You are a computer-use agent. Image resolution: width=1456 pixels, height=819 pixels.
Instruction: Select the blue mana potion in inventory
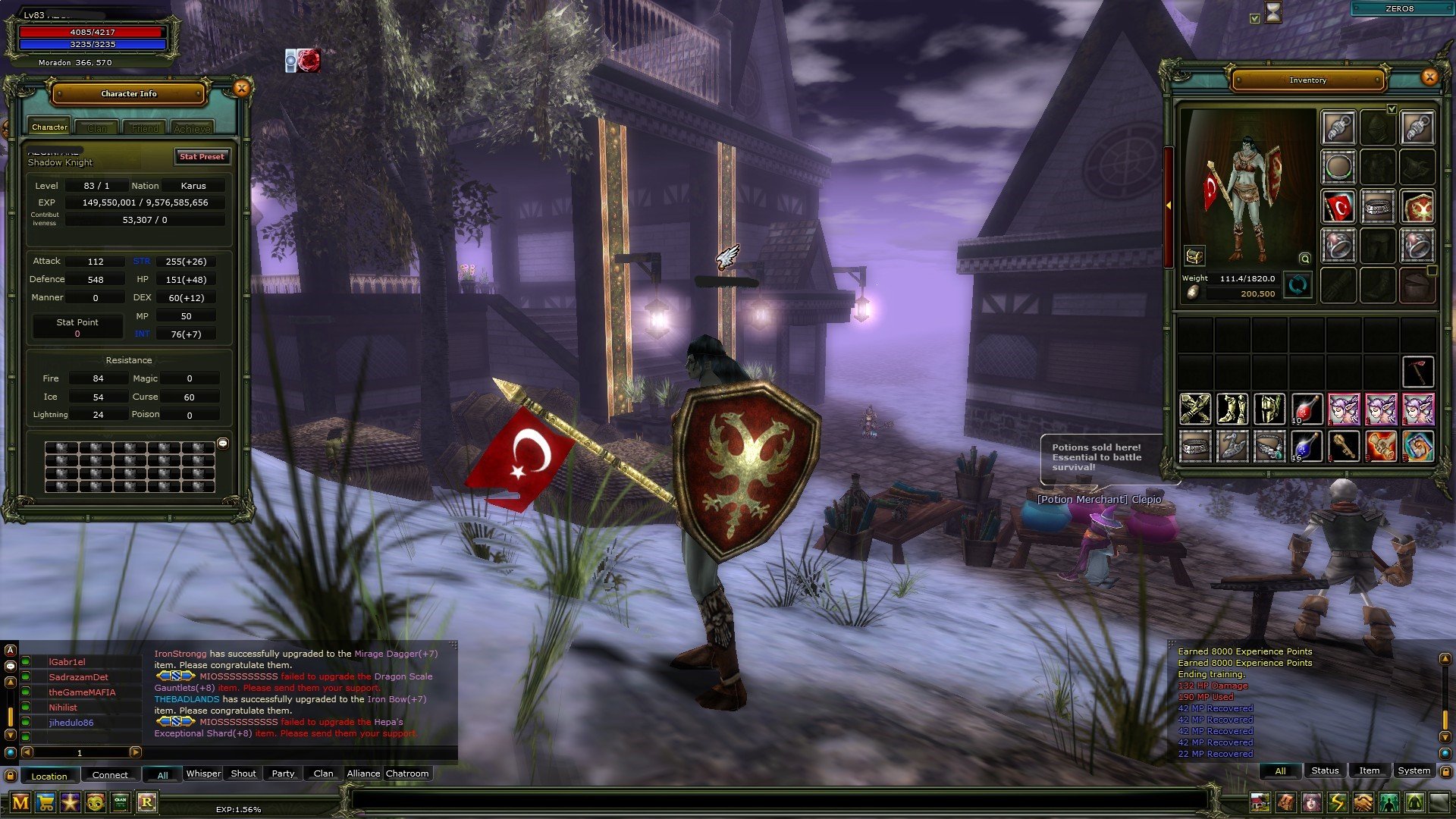[1306, 447]
